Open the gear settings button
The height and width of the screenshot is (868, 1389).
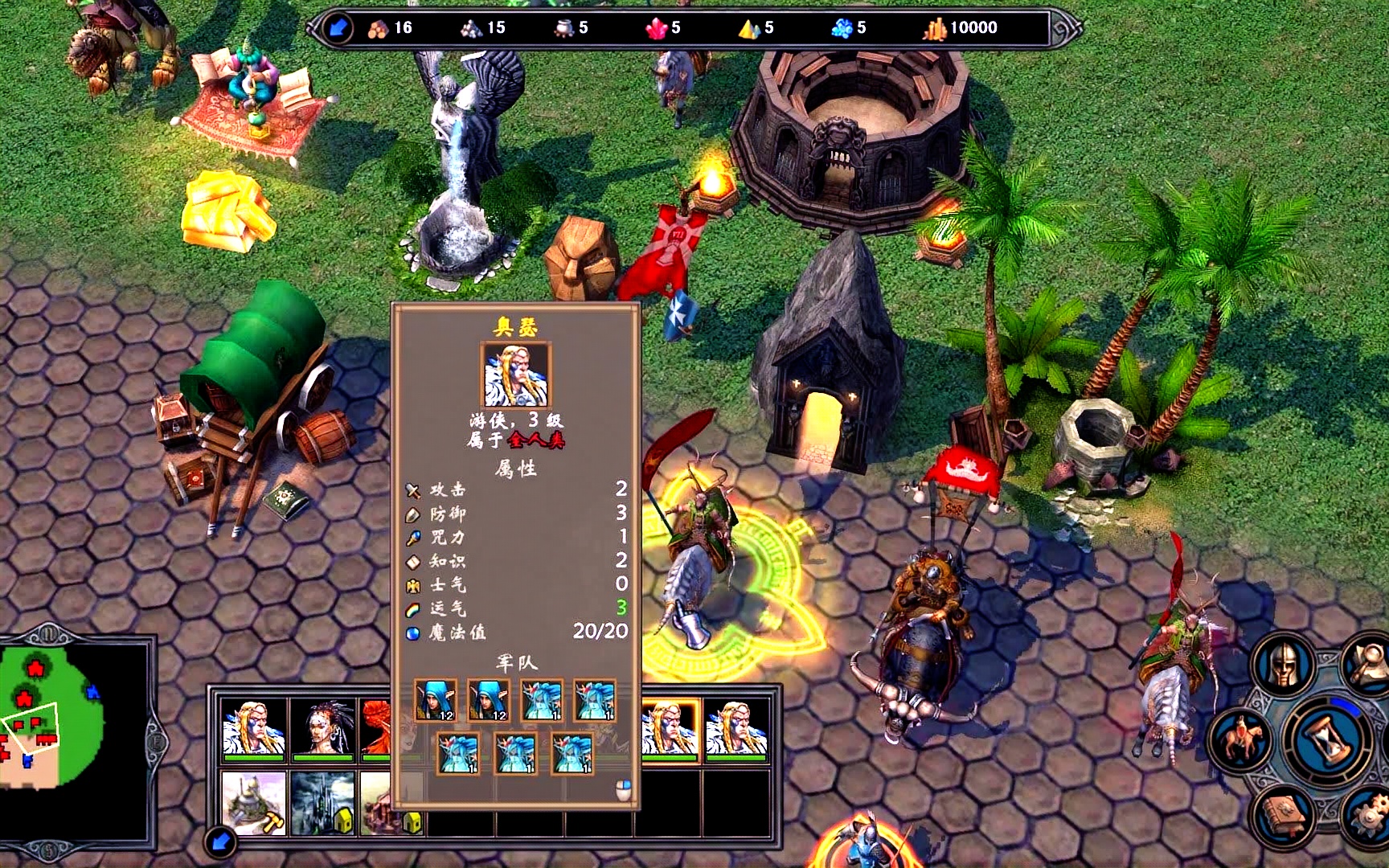[x=1368, y=817]
